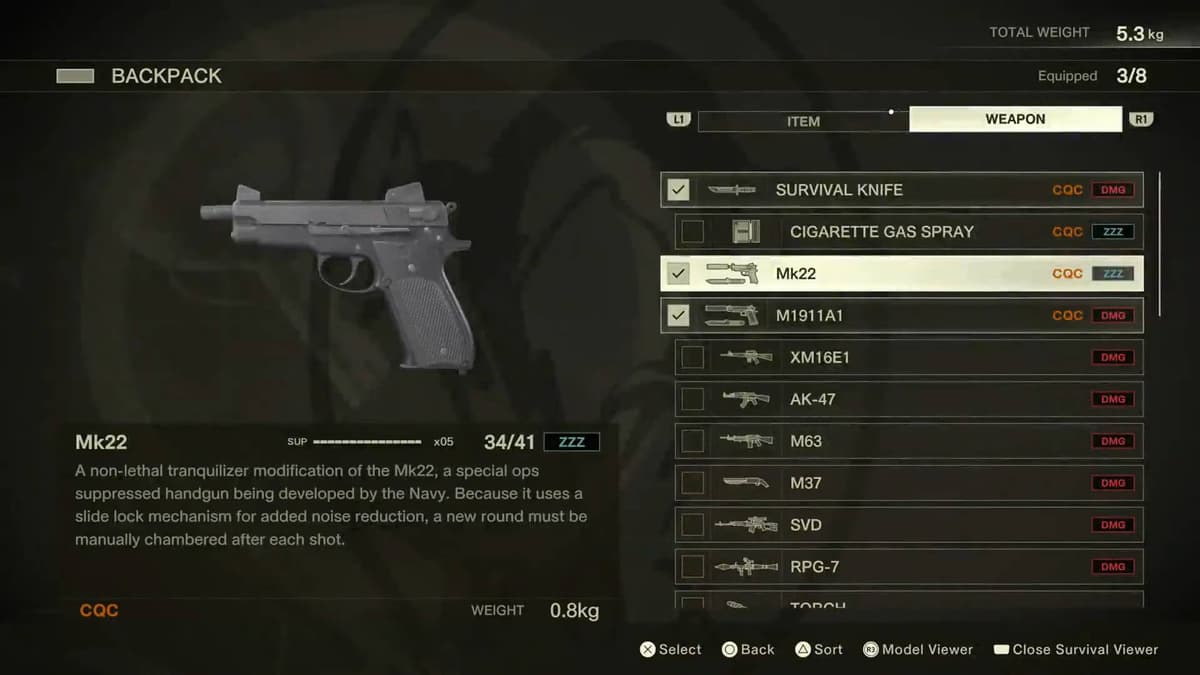Toggle the Survival Knife equip checkbox

tap(678, 190)
